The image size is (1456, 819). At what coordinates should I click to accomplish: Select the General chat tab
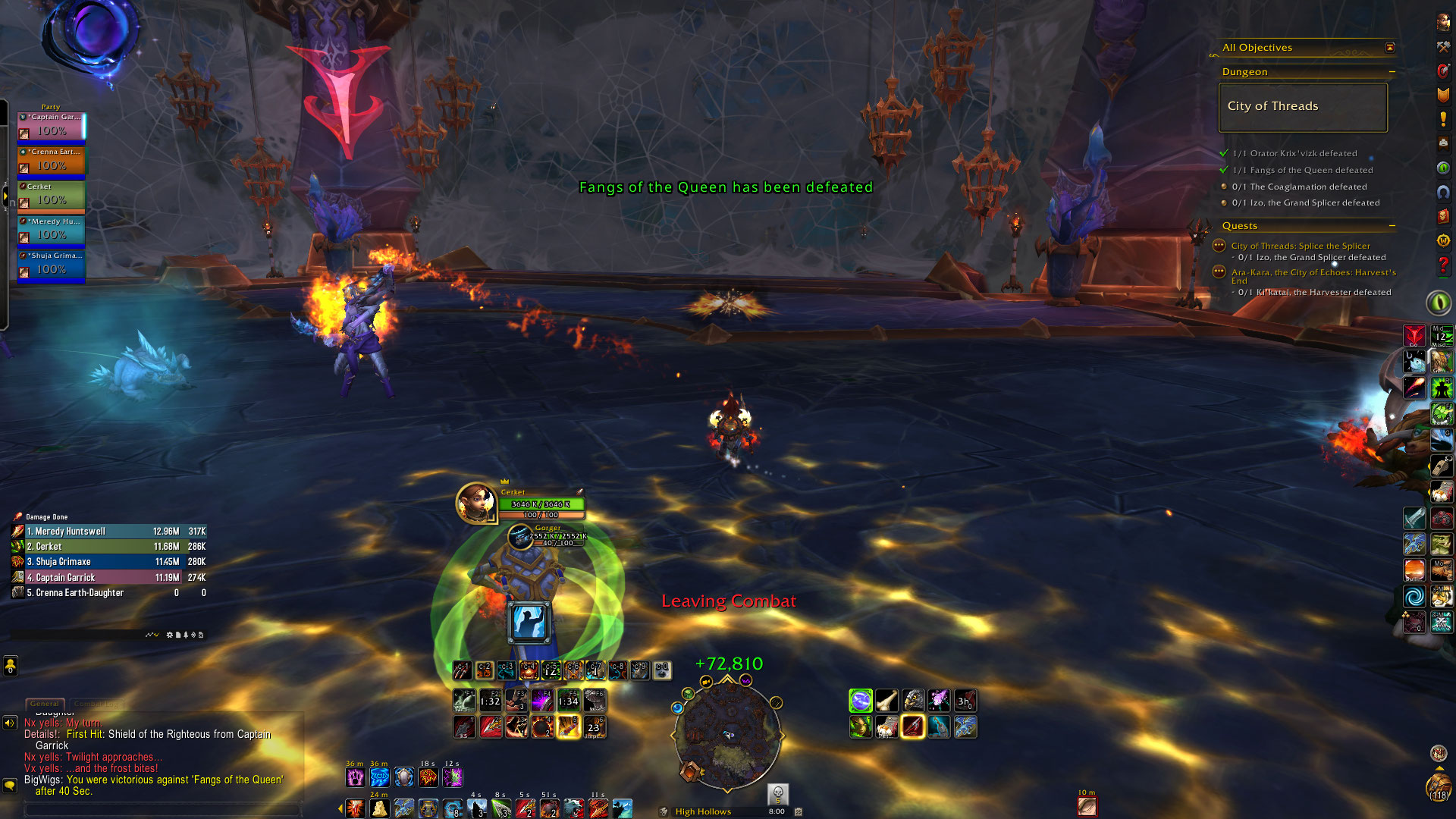(x=45, y=704)
